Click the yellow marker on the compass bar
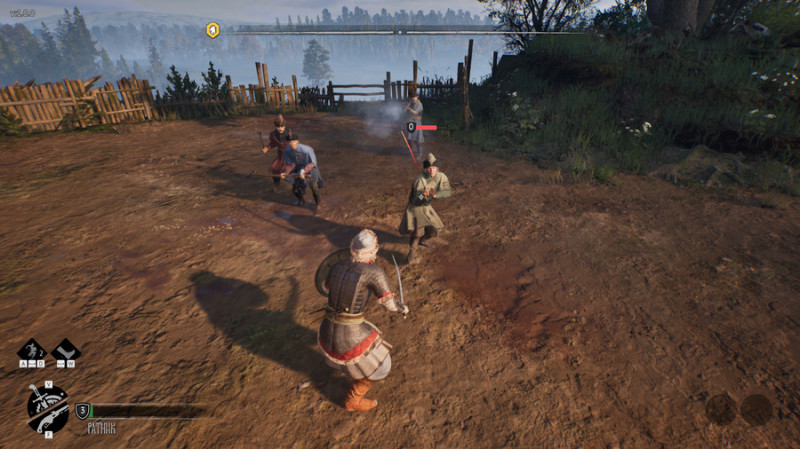Viewport: 800px width, 449px height. tap(212, 30)
